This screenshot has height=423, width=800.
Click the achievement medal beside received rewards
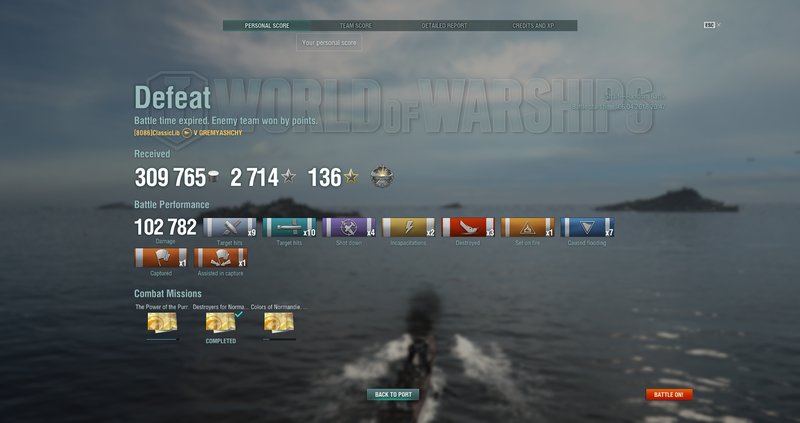[x=381, y=177]
